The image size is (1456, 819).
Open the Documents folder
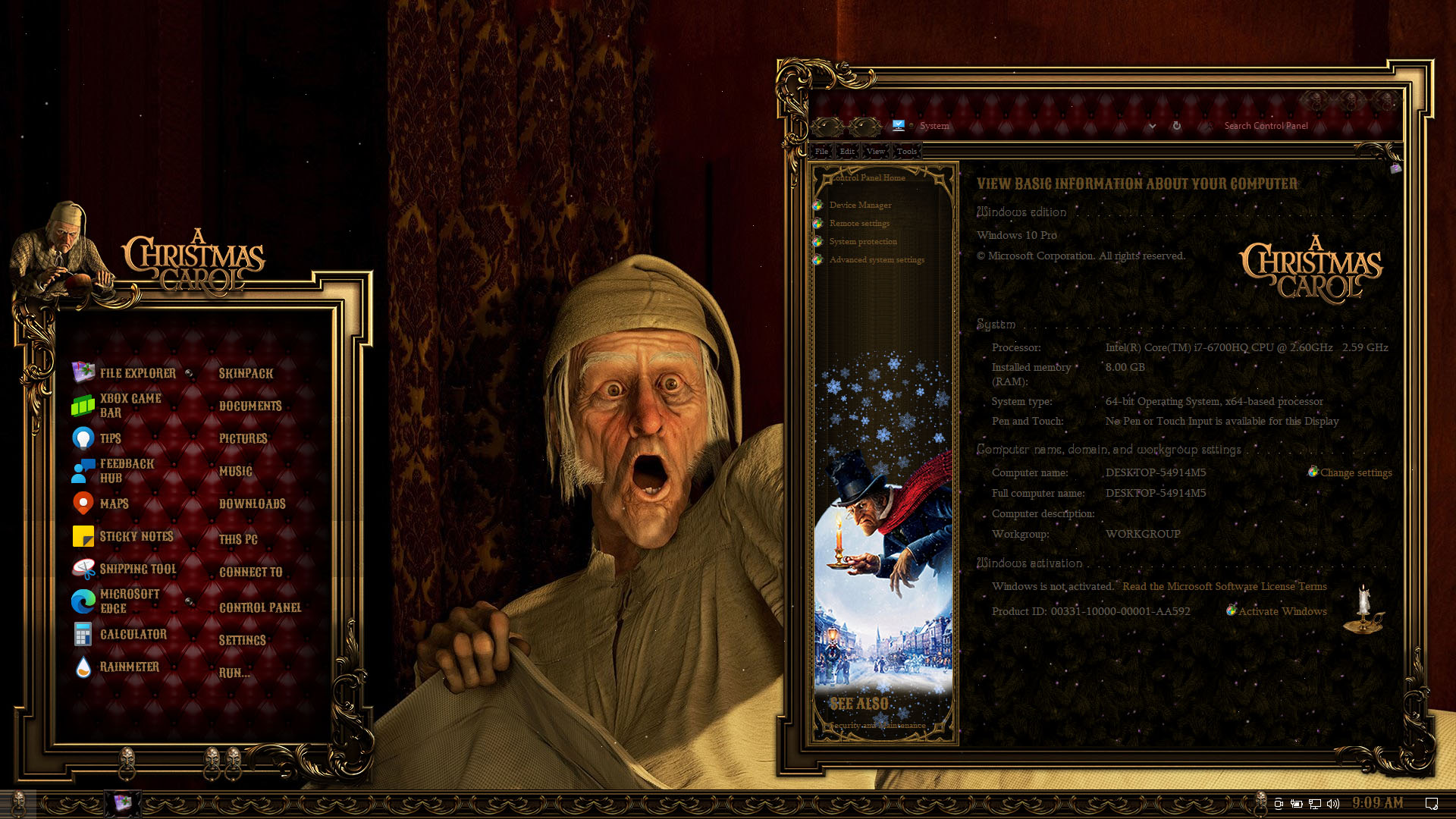(x=250, y=406)
